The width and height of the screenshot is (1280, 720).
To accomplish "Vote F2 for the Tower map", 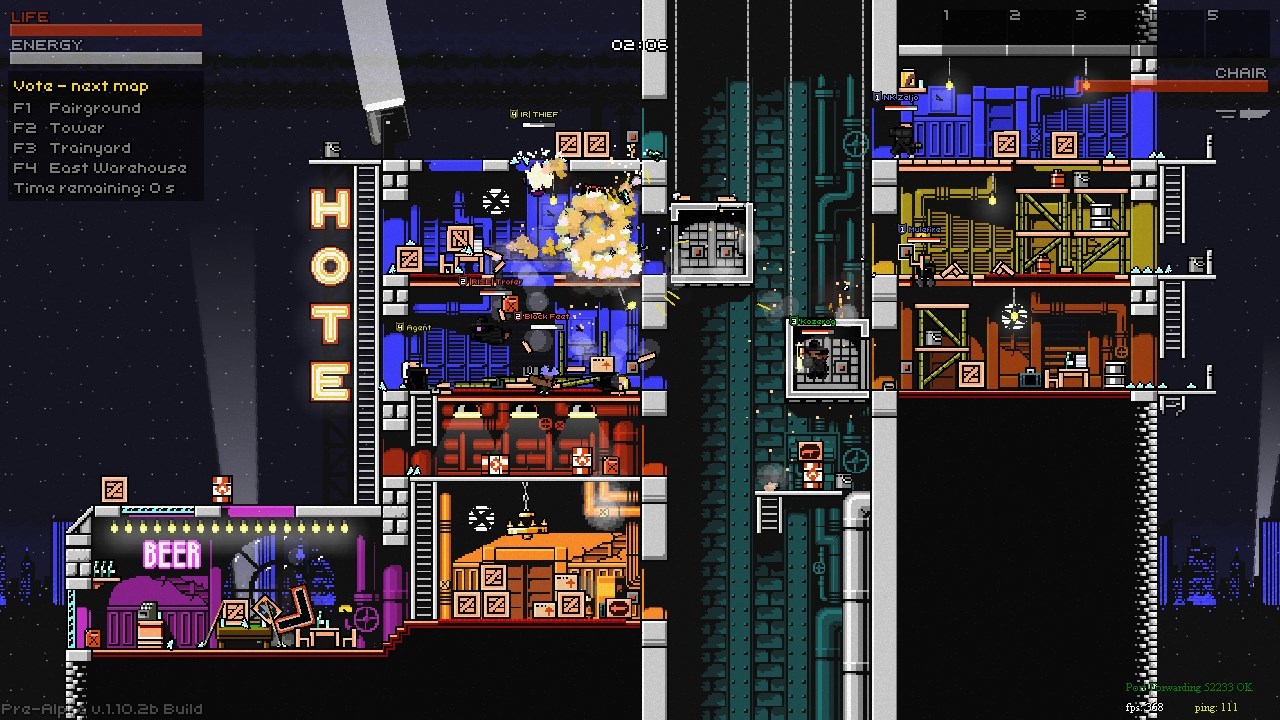I will click(60, 127).
